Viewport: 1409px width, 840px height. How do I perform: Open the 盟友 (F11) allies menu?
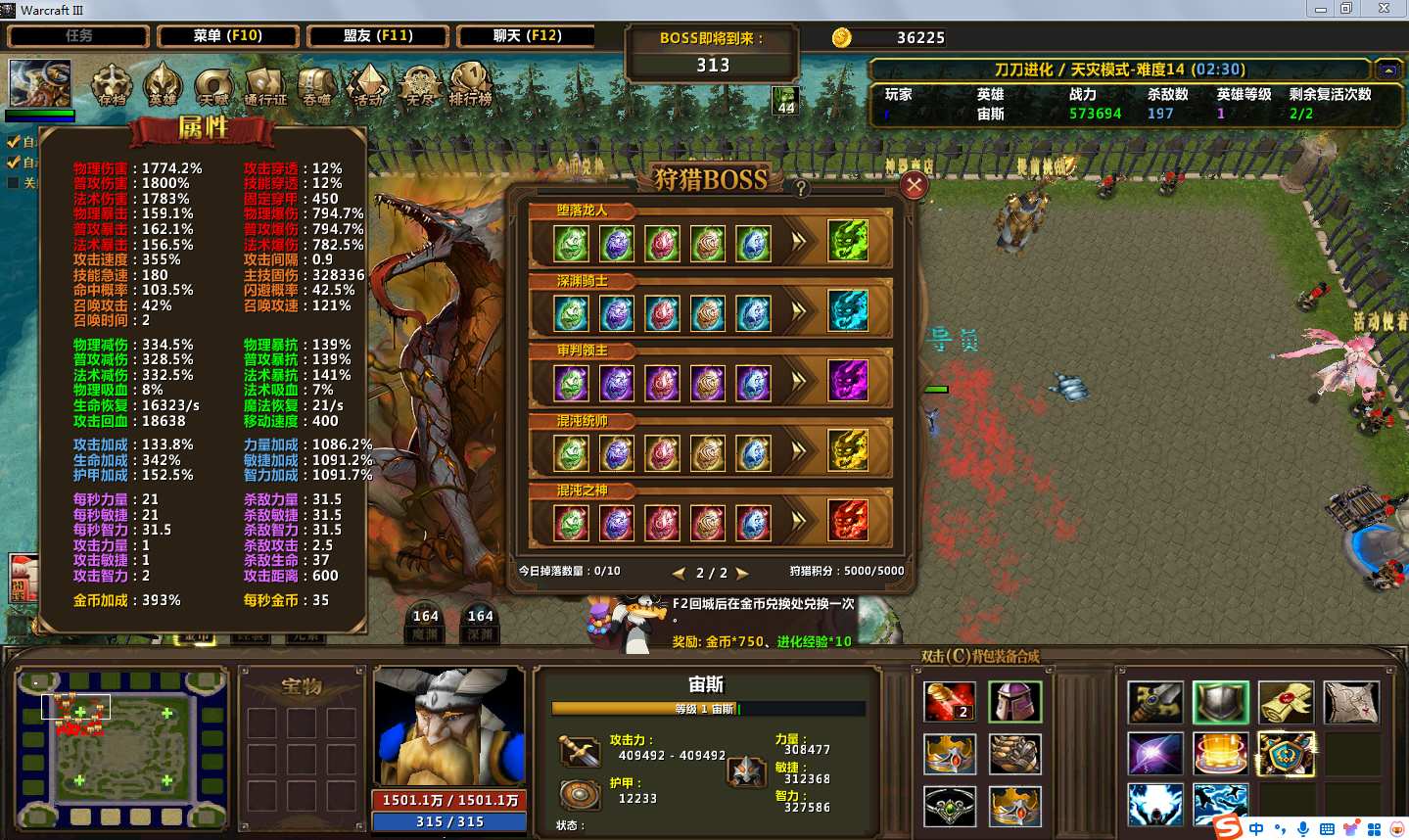(378, 36)
